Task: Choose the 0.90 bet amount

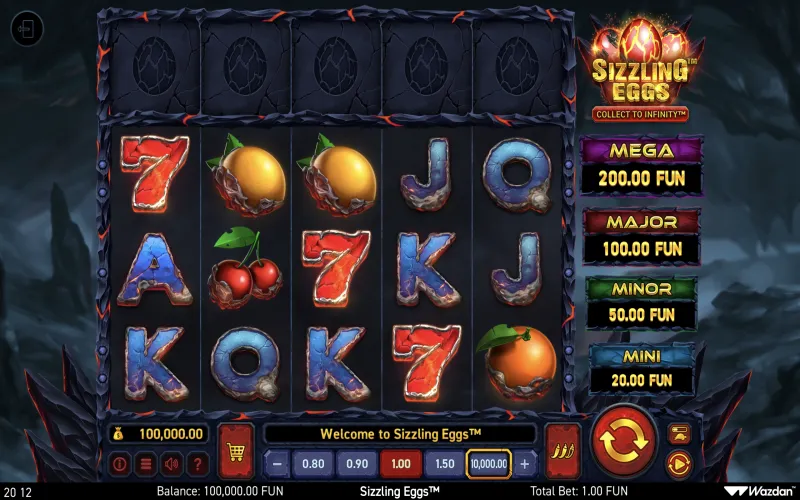Action: pos(356,464)
